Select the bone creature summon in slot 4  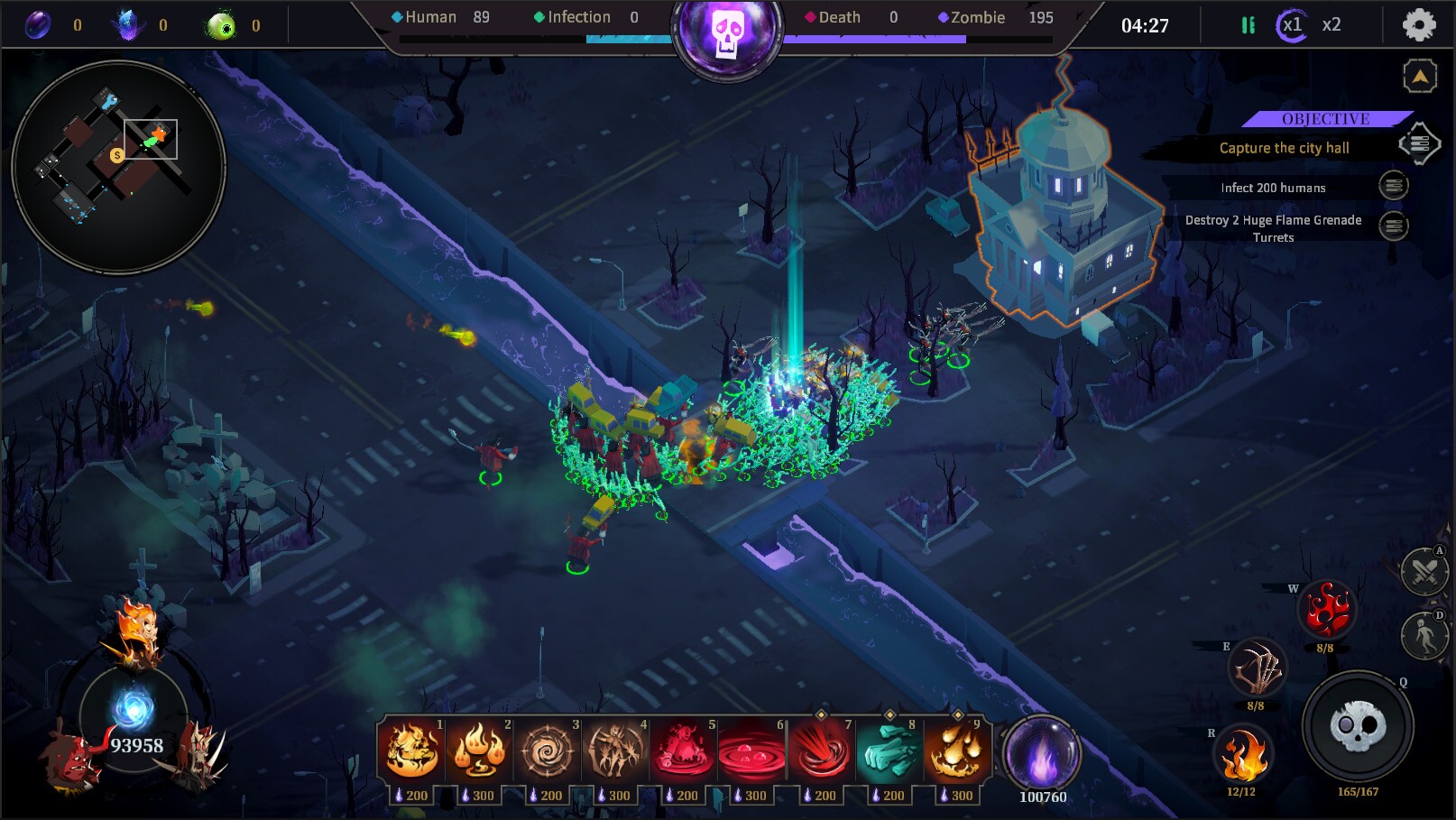tap(616, 751)
